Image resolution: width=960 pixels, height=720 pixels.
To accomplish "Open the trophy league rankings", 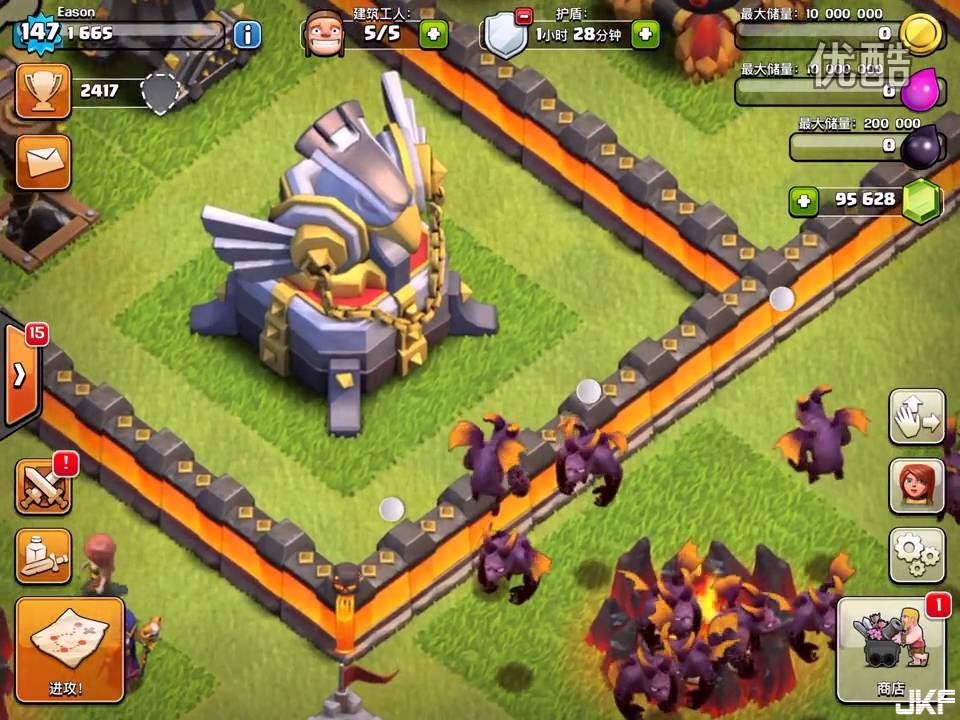I will point(43,91).
